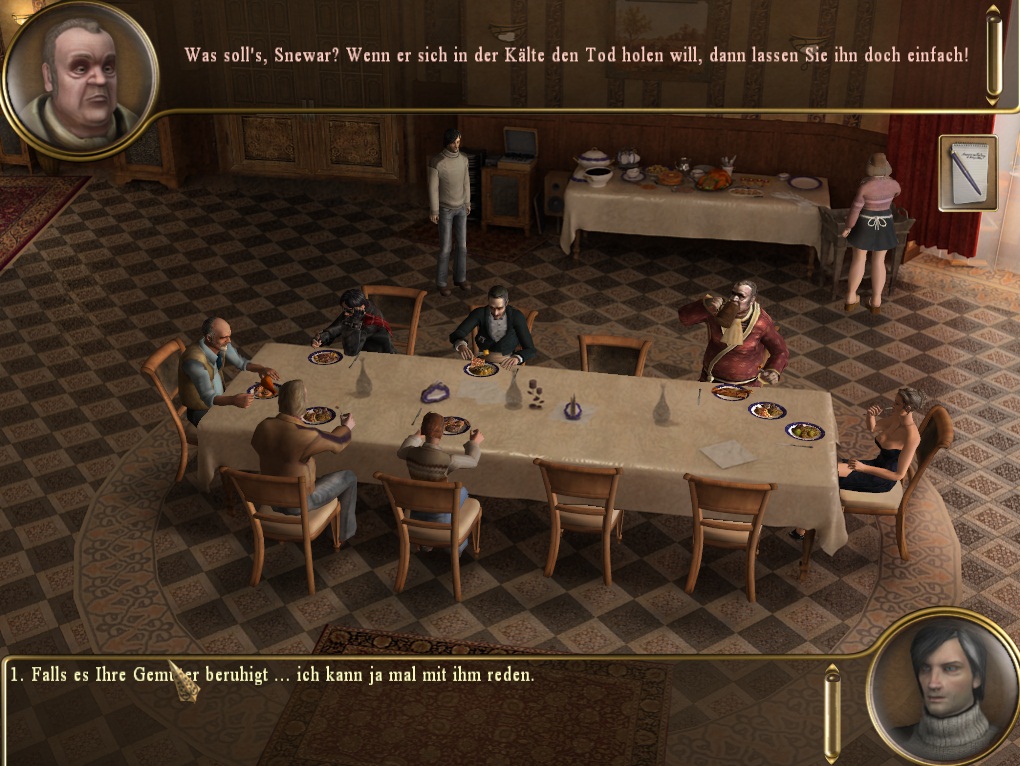Open the notepad journal icon
1020x766 pixels.
[968, 173]
